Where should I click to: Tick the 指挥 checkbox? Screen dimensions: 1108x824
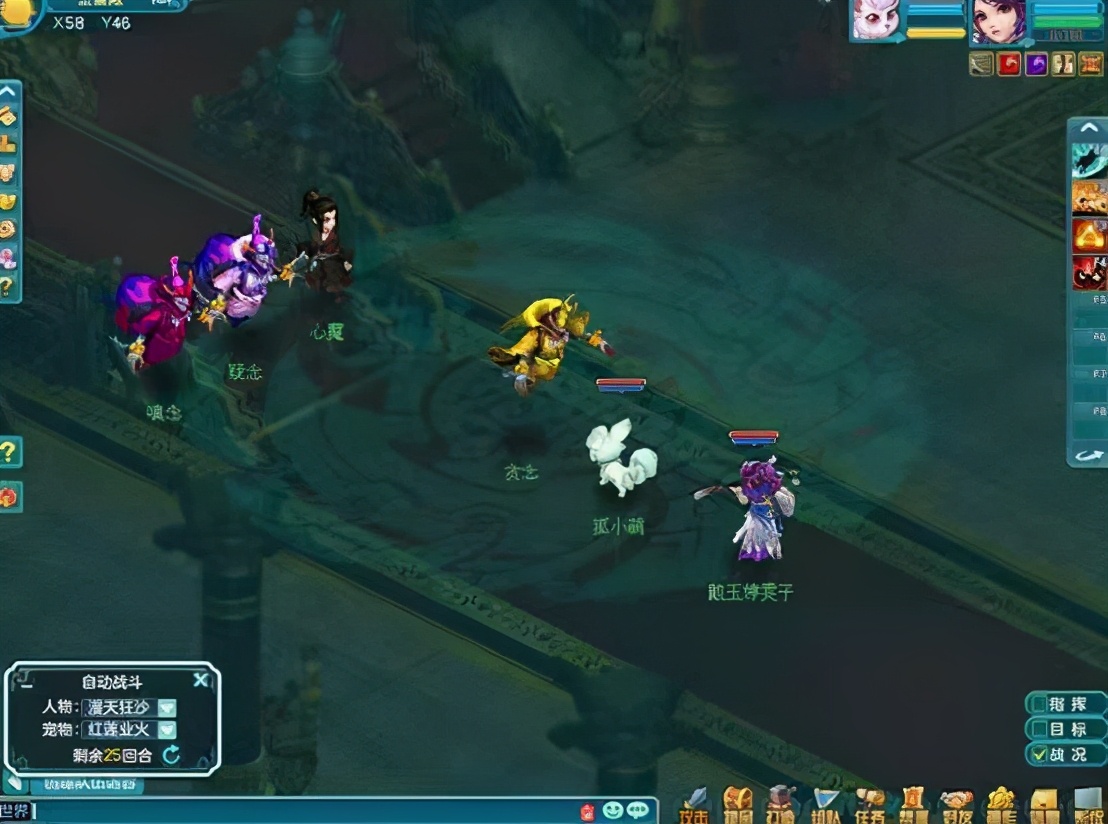[x=1041, y=704]
